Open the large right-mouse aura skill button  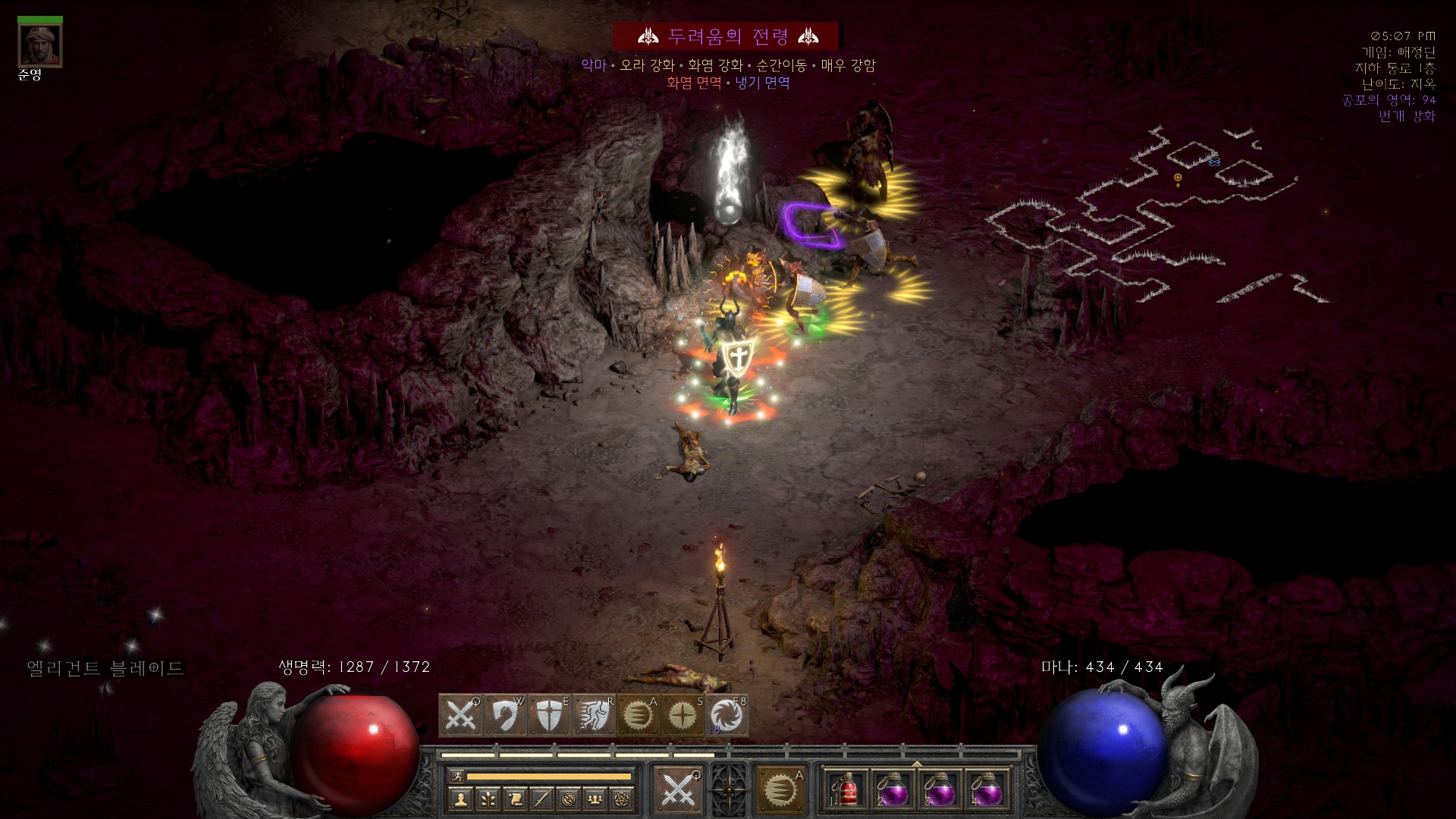[780, 790]
